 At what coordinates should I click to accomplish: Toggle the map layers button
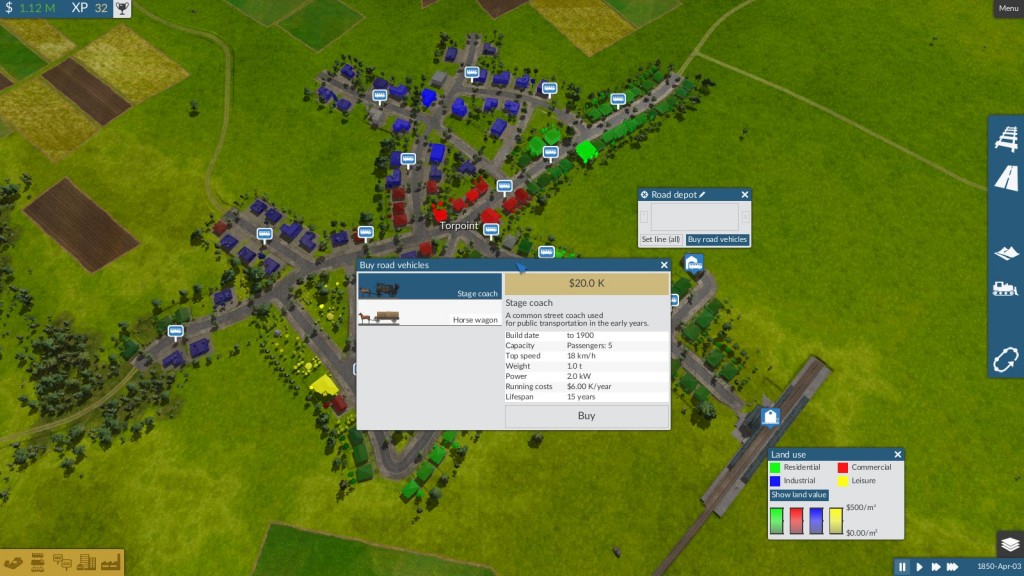(x=1009, y=544)
